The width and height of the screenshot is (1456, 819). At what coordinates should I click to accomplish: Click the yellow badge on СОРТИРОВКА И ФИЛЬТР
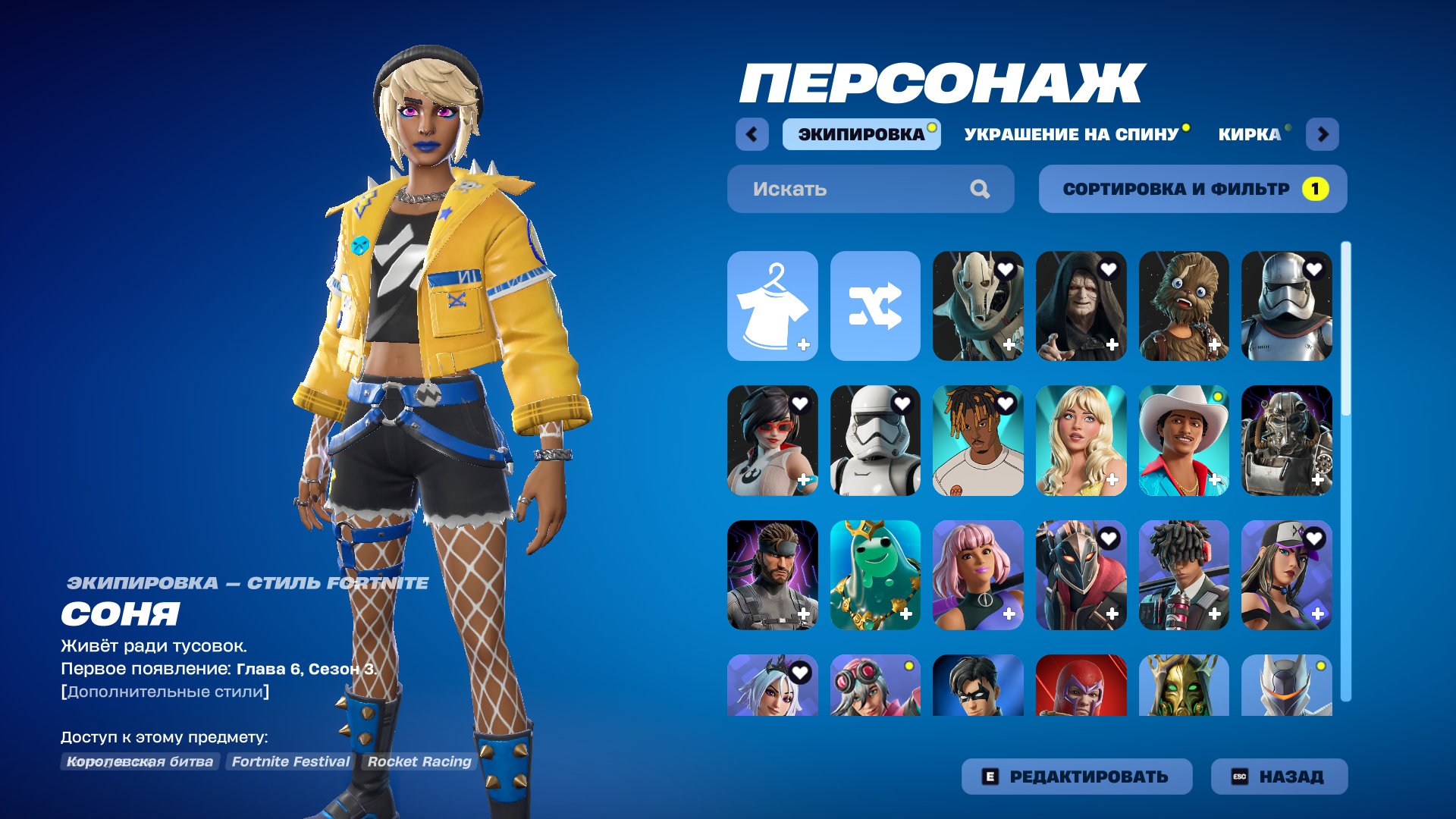click(x=1317, y=188)
